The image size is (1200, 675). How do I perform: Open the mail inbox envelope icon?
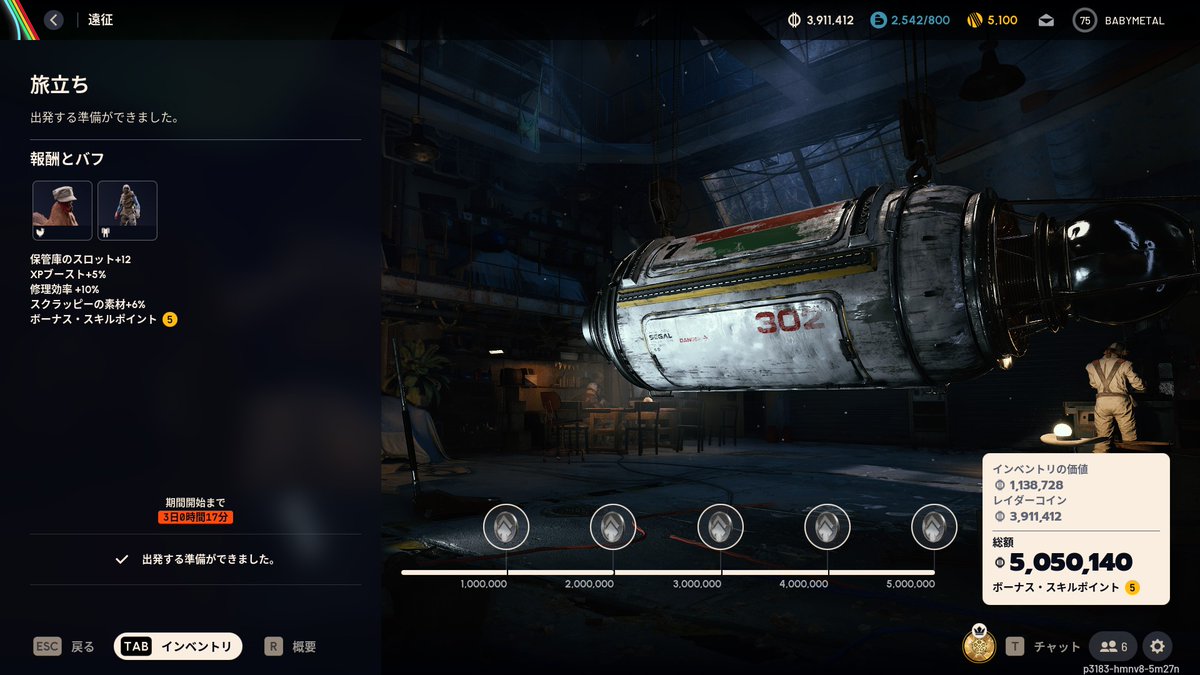[1046, 20]
